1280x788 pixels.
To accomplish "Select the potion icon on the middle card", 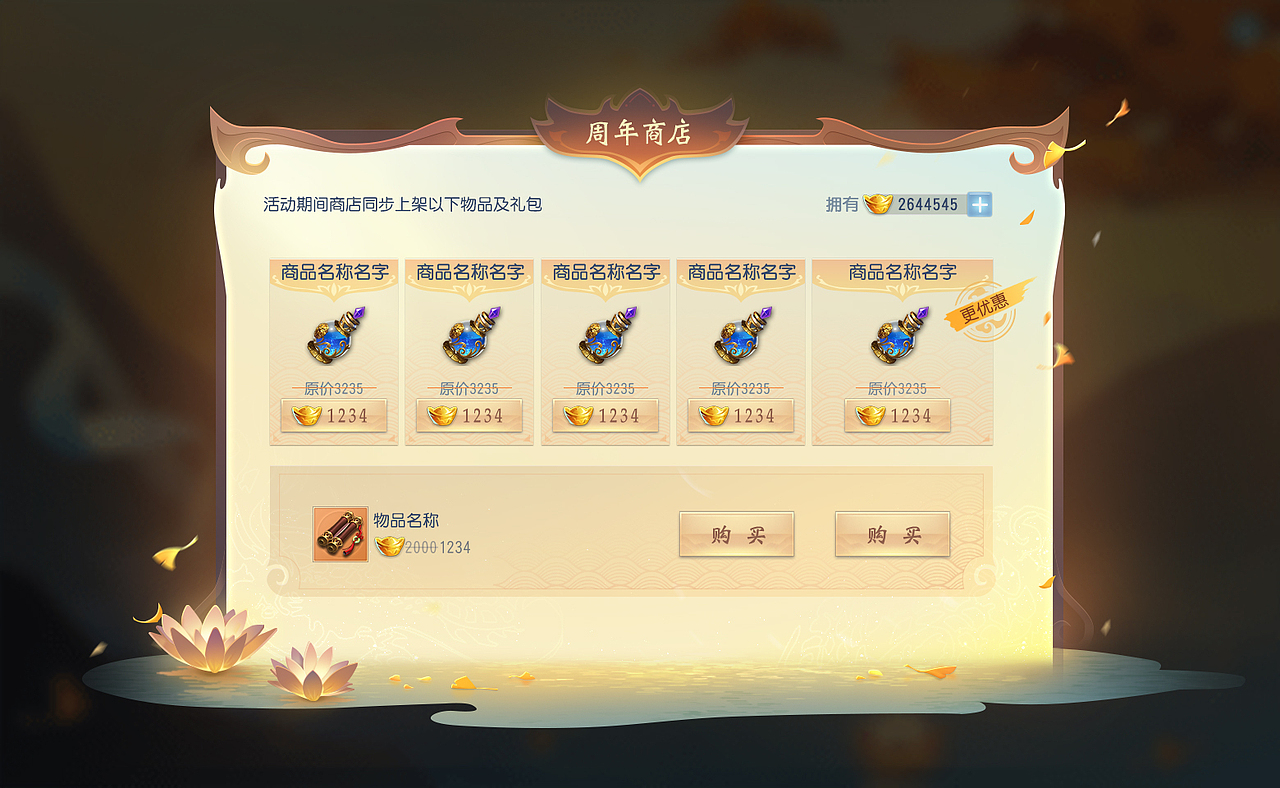I will coord(606,338).
